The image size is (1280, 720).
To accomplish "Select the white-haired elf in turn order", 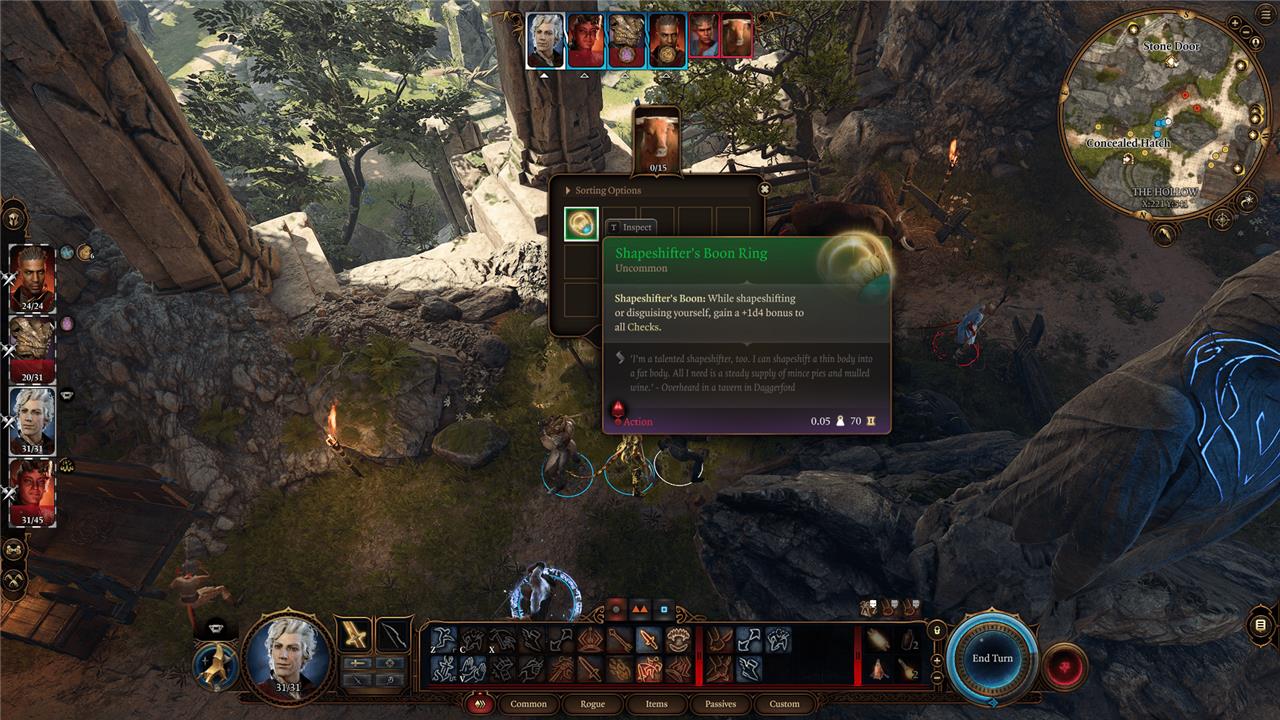I will coord(545,40).
